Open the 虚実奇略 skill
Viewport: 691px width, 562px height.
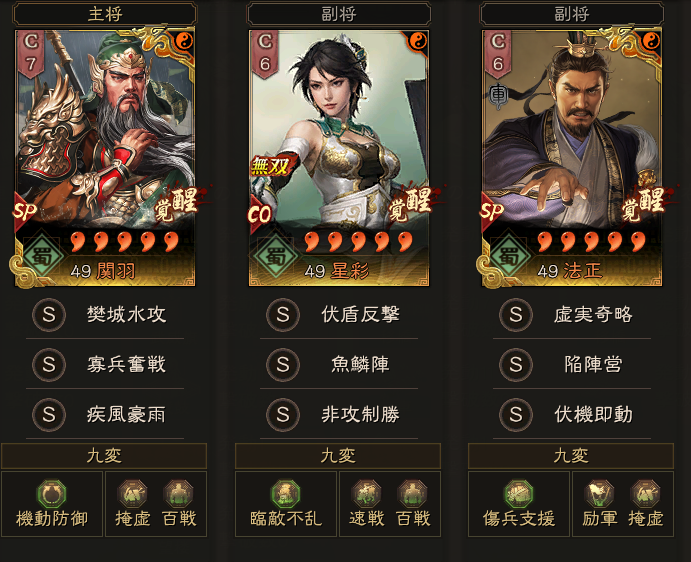click(572, 315)
